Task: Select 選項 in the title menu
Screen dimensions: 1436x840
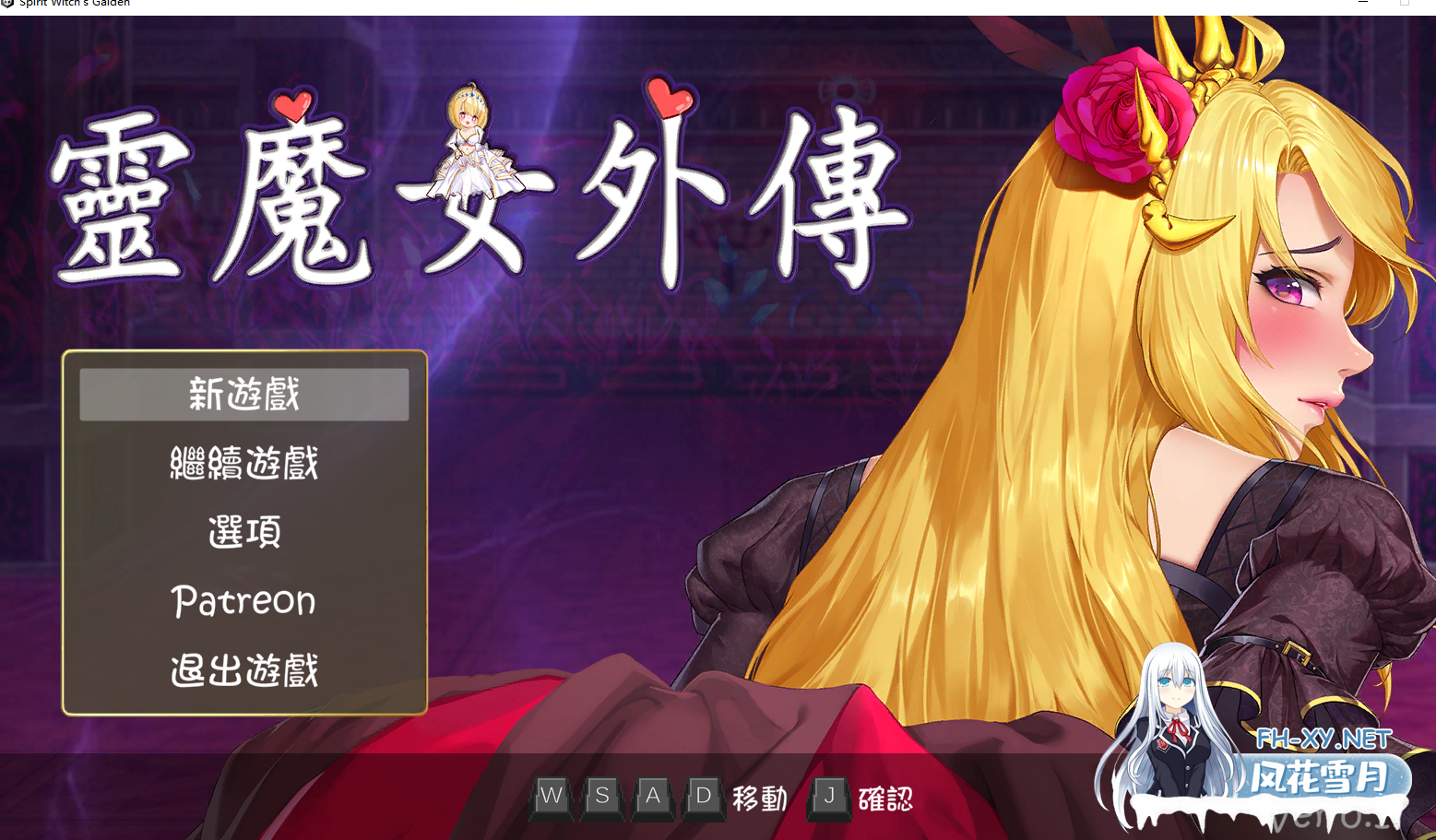Action: pos(243,532)
